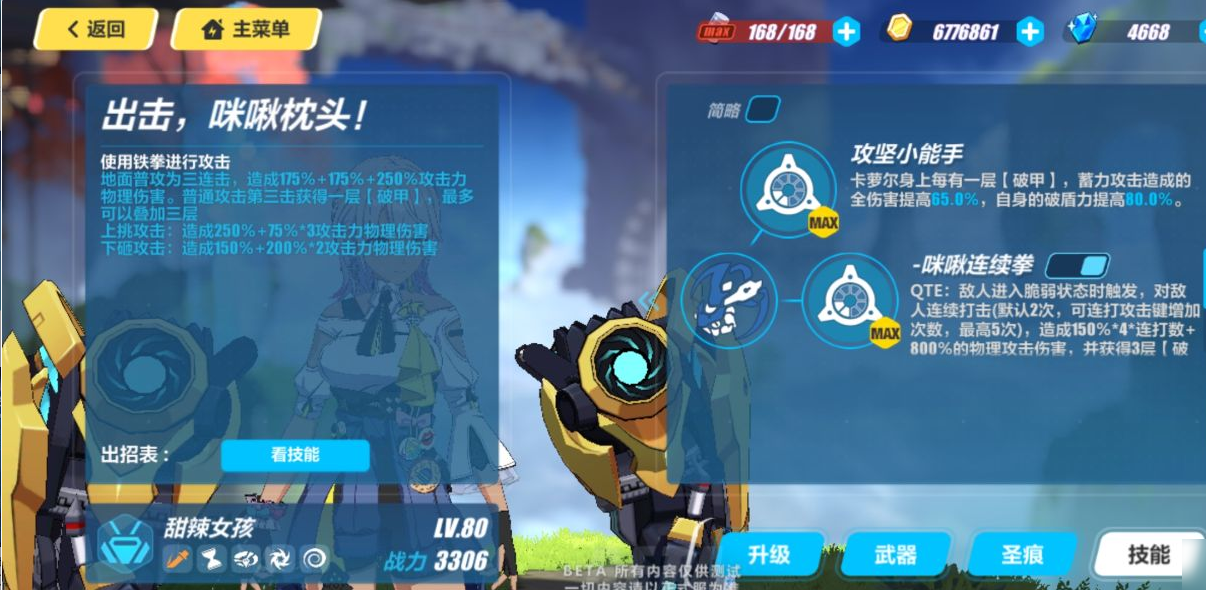Select the 技能 skills tab
Screen dimensions: 1206x590
point(1148,555)
